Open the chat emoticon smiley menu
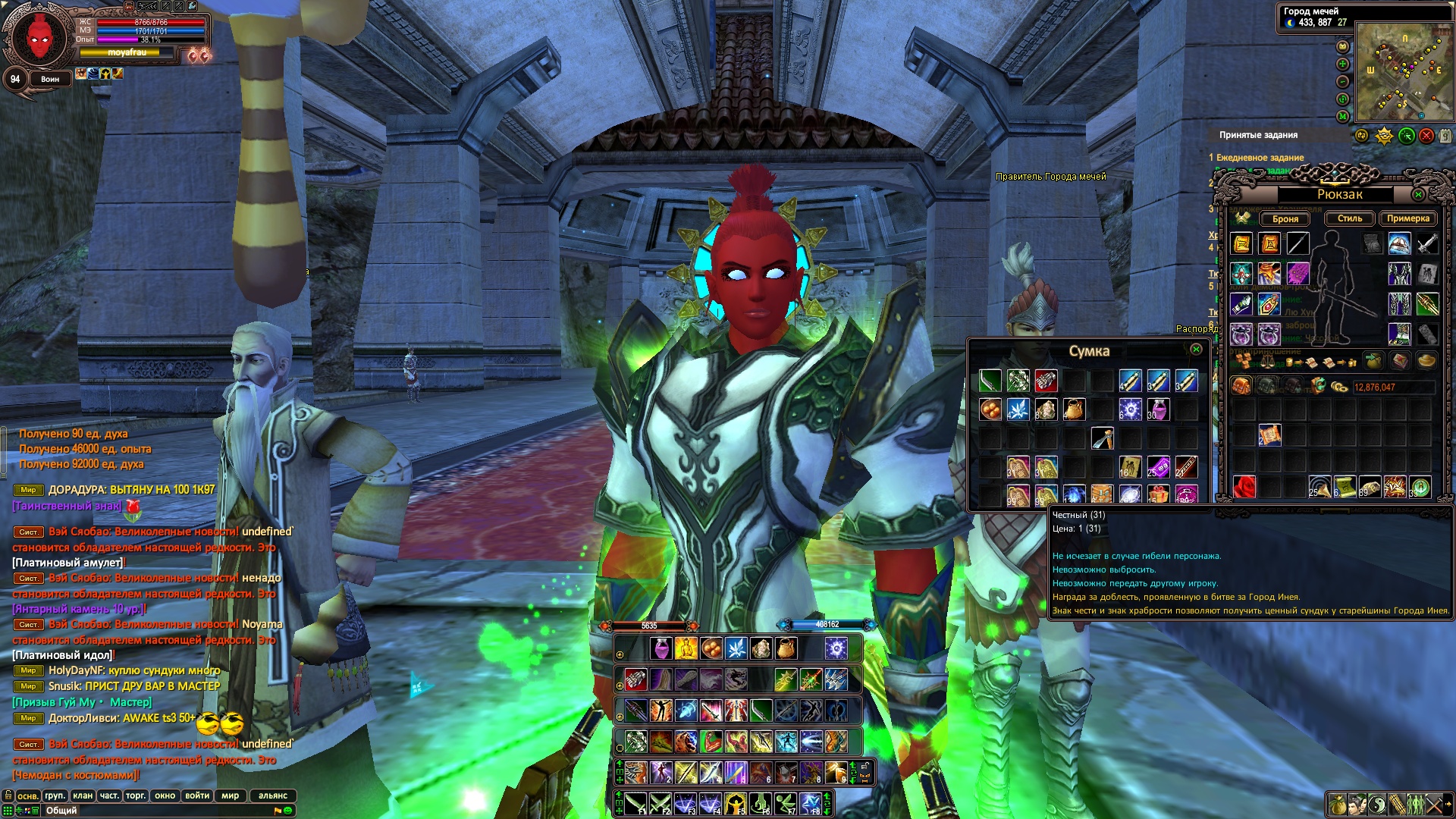 pos(288,811)
